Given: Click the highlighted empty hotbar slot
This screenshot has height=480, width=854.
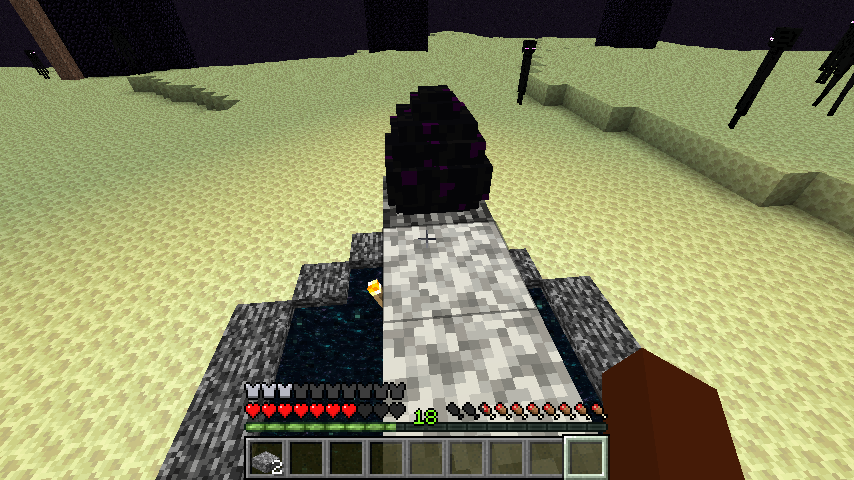Looking at the screenshot, I should coord(586,458).
